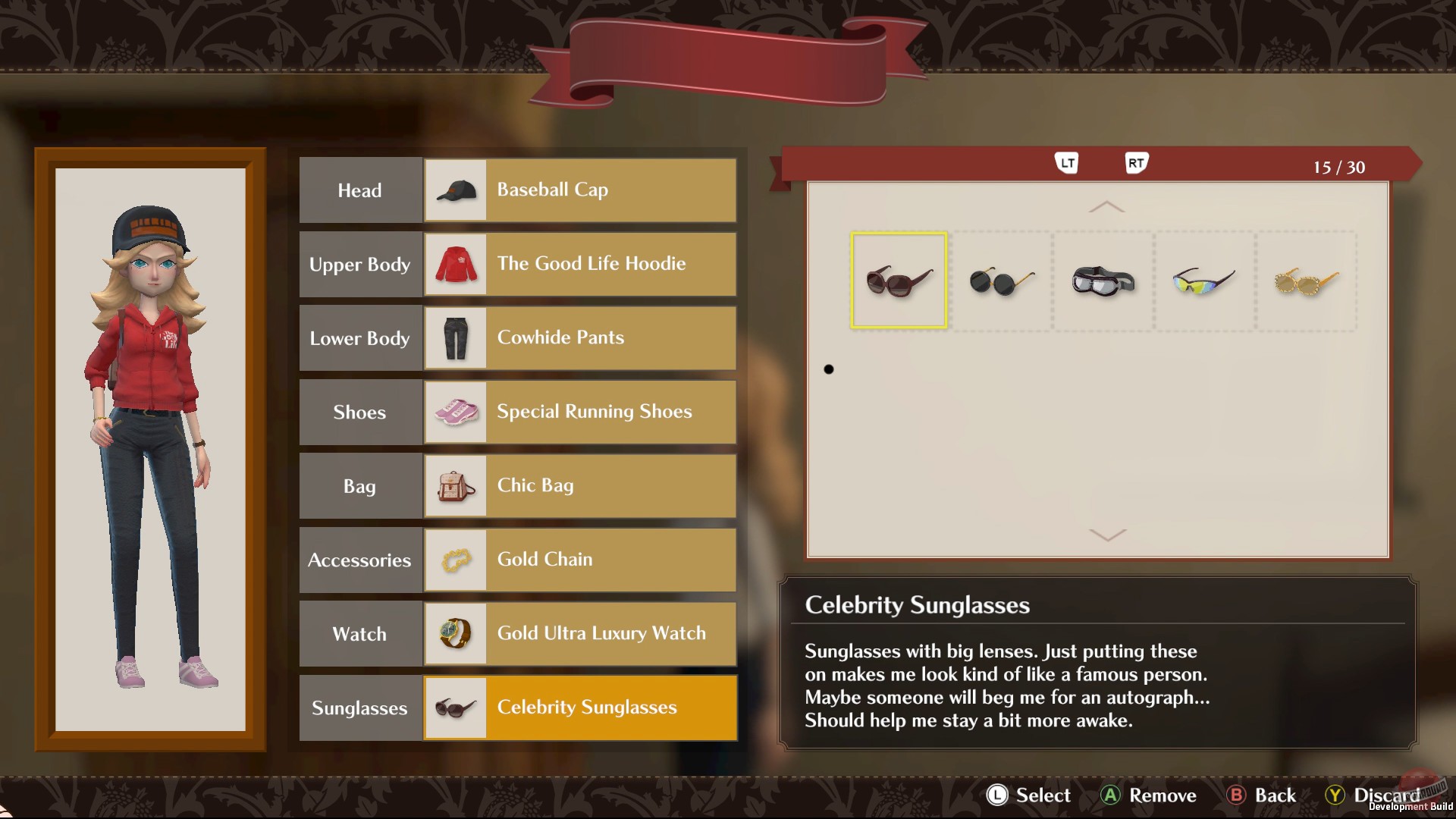Equip the aviator goggles
The width and height of the screenshot is (1456, 819).
pyautogui.click(x=1102, y=281)
